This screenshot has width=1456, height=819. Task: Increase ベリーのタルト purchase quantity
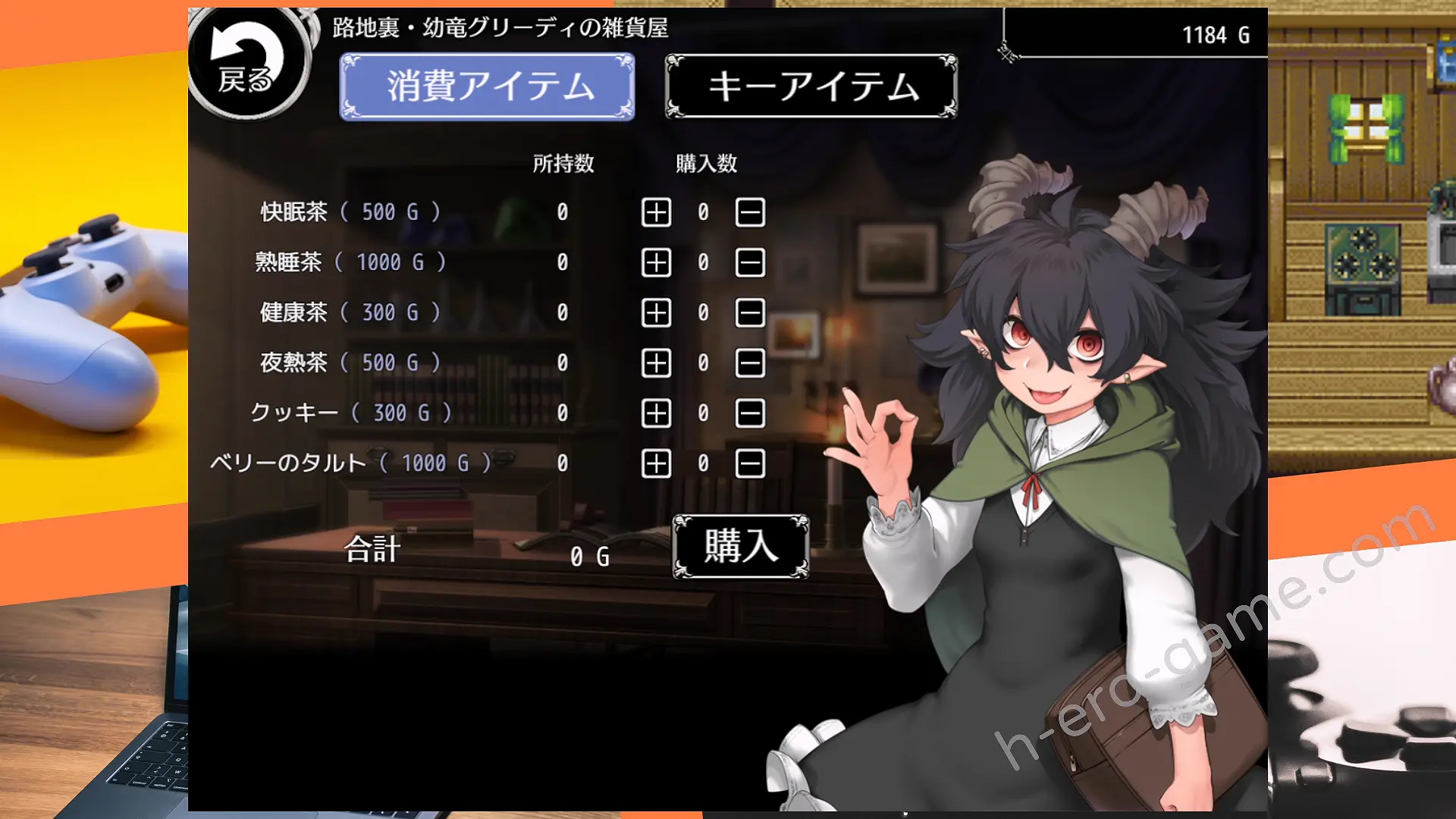pyautogui.click(x=656, y=463)
